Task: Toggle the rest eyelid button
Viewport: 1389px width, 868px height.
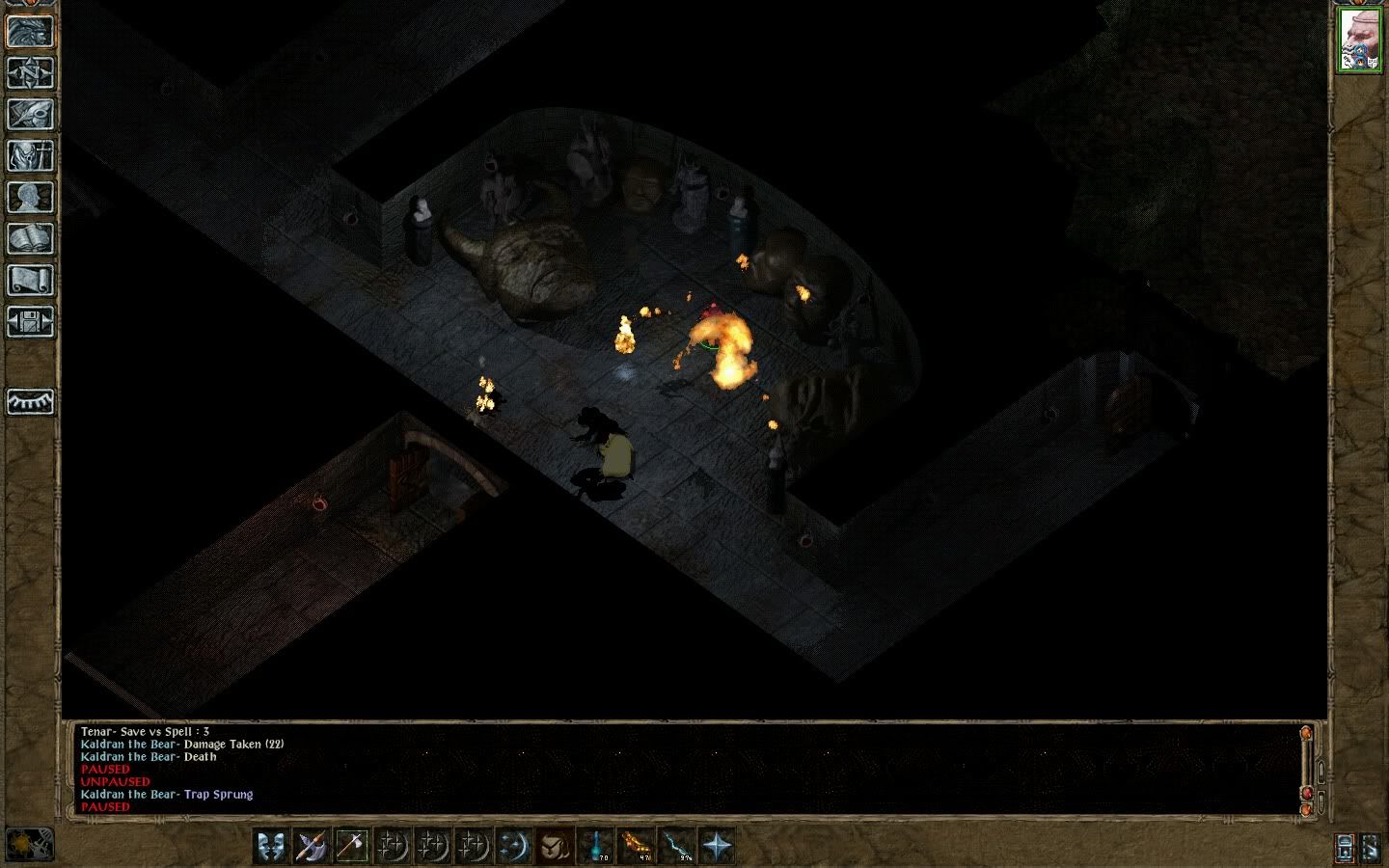Action: pyautogui.click(x=31, y=401)
